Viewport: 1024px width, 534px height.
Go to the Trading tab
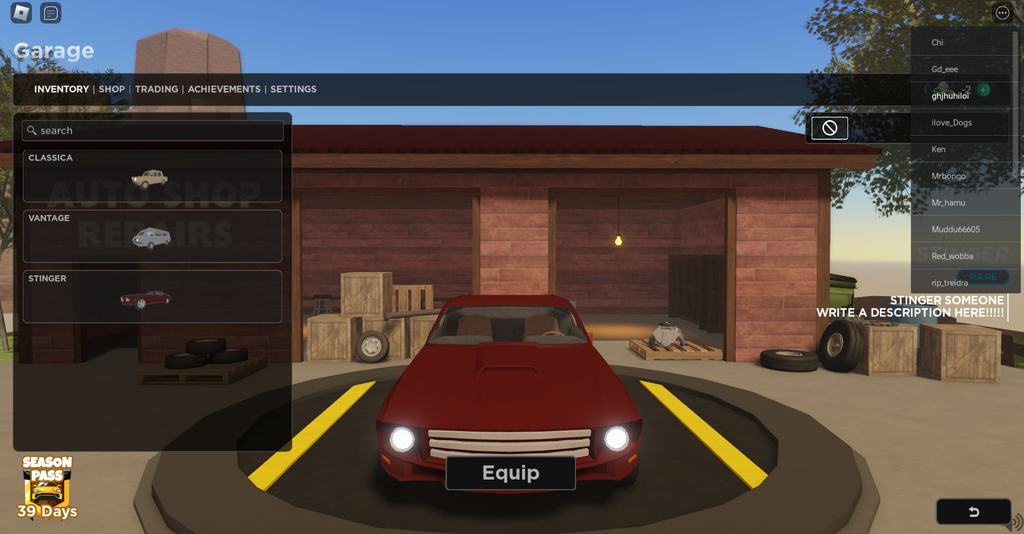click(x=156, y=89)
